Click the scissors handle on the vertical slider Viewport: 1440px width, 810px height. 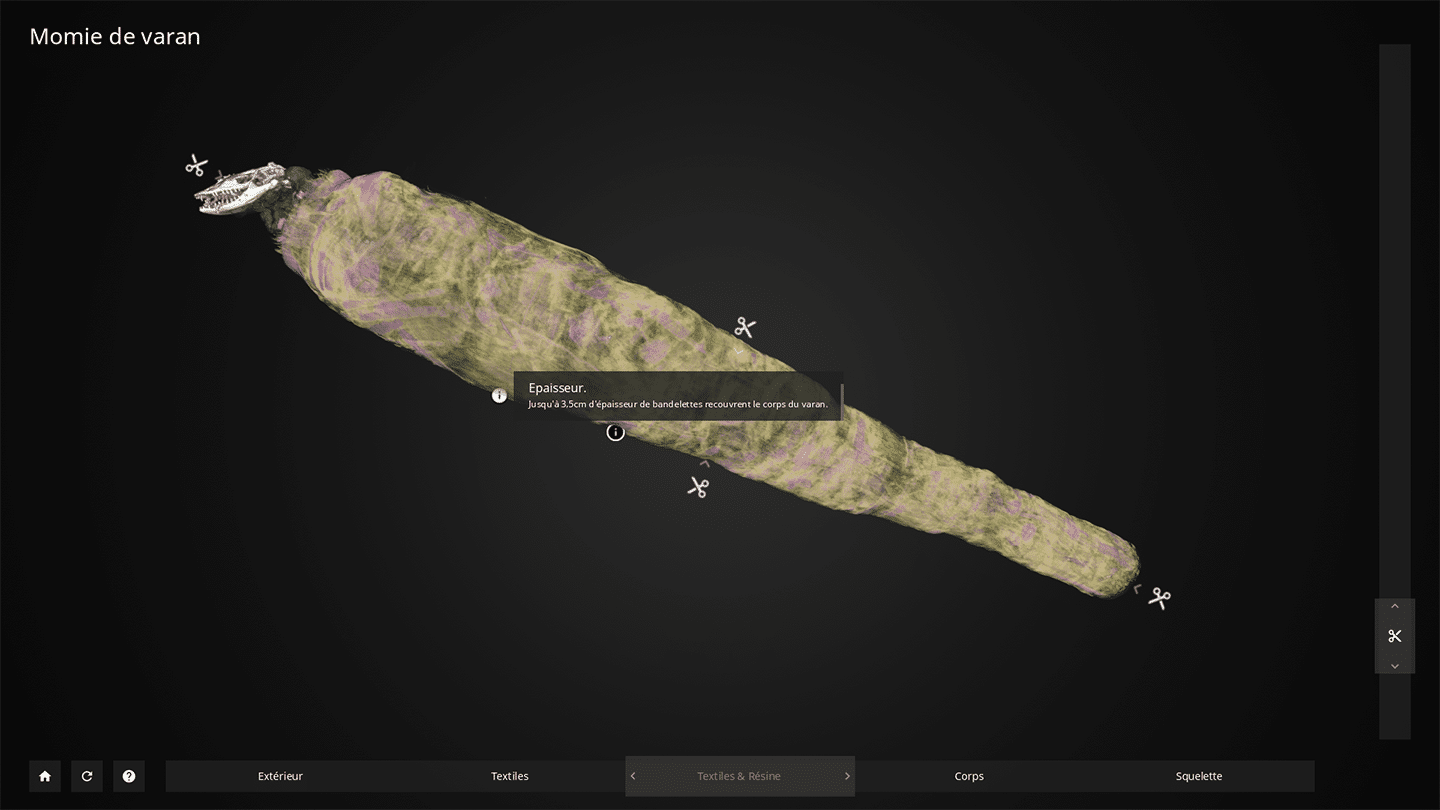point(1395,636)
